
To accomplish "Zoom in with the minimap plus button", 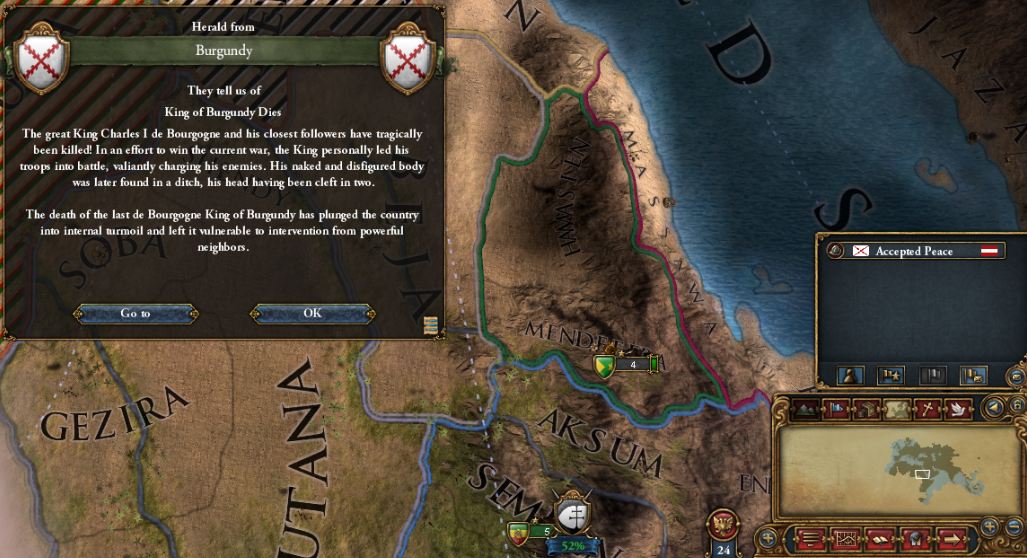I will pos(989,525).
